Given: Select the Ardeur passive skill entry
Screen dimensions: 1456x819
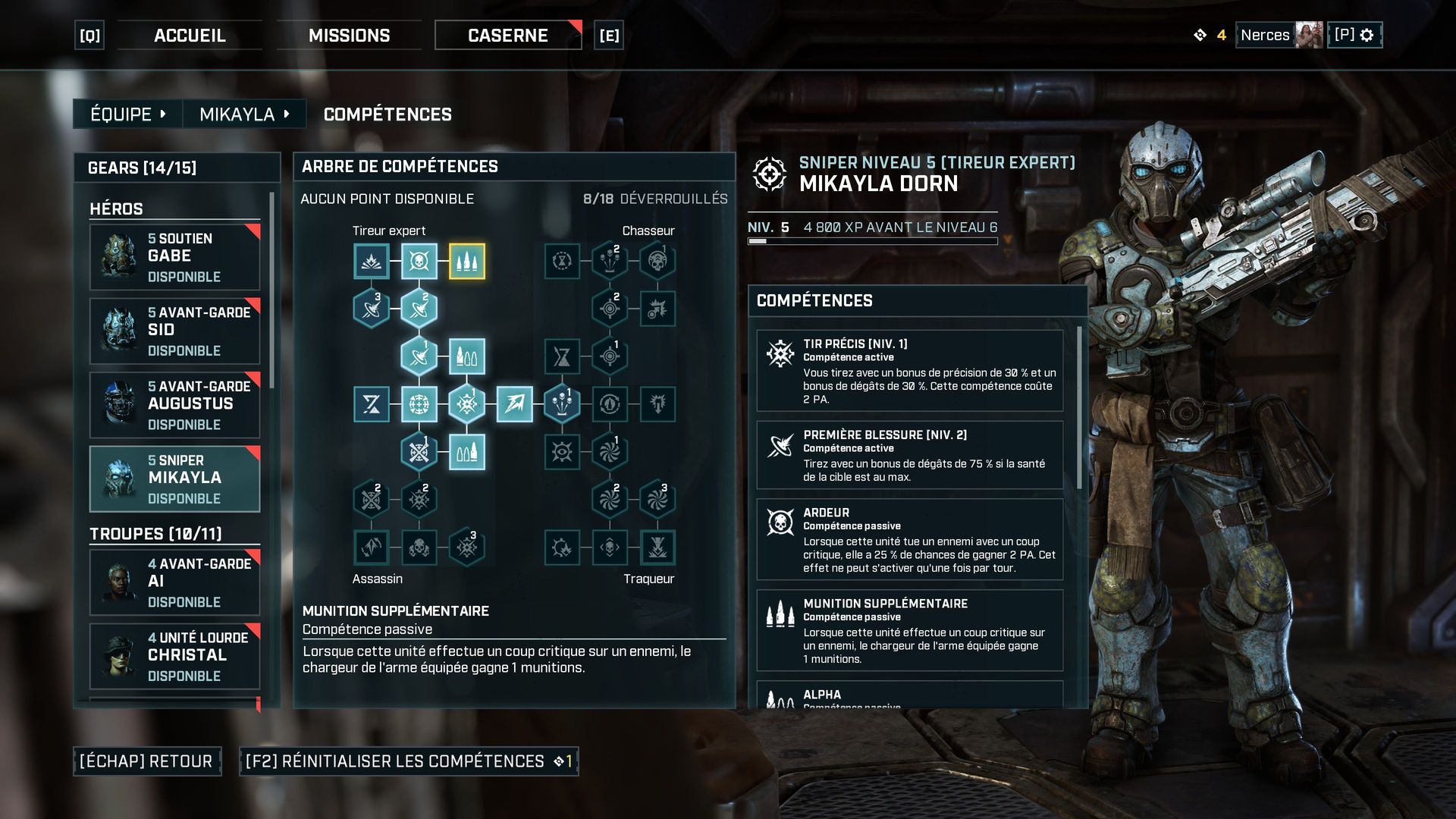Looking at the screenshot, I should (910, 539).
